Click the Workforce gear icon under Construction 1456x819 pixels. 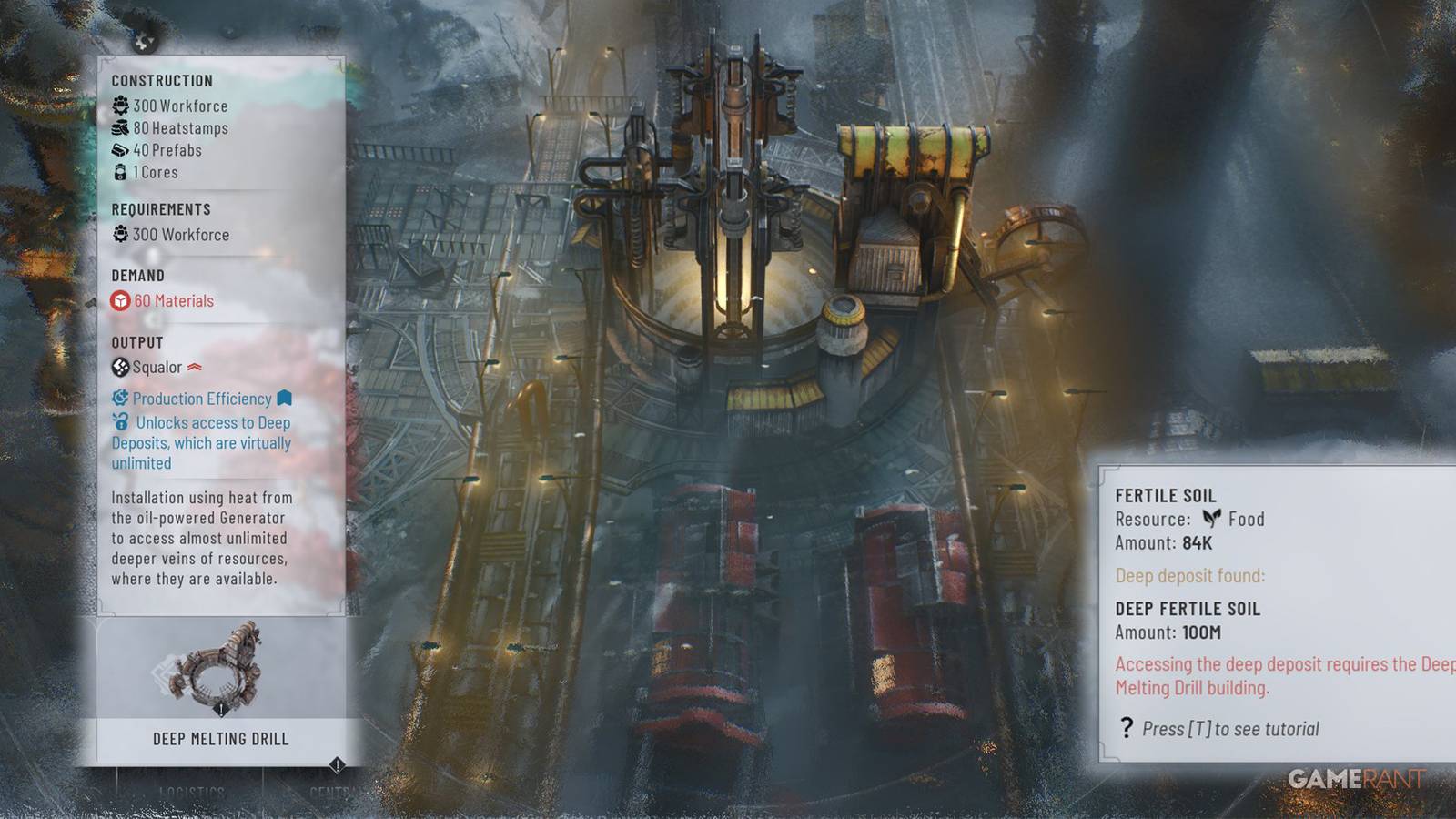click(119, 106)
